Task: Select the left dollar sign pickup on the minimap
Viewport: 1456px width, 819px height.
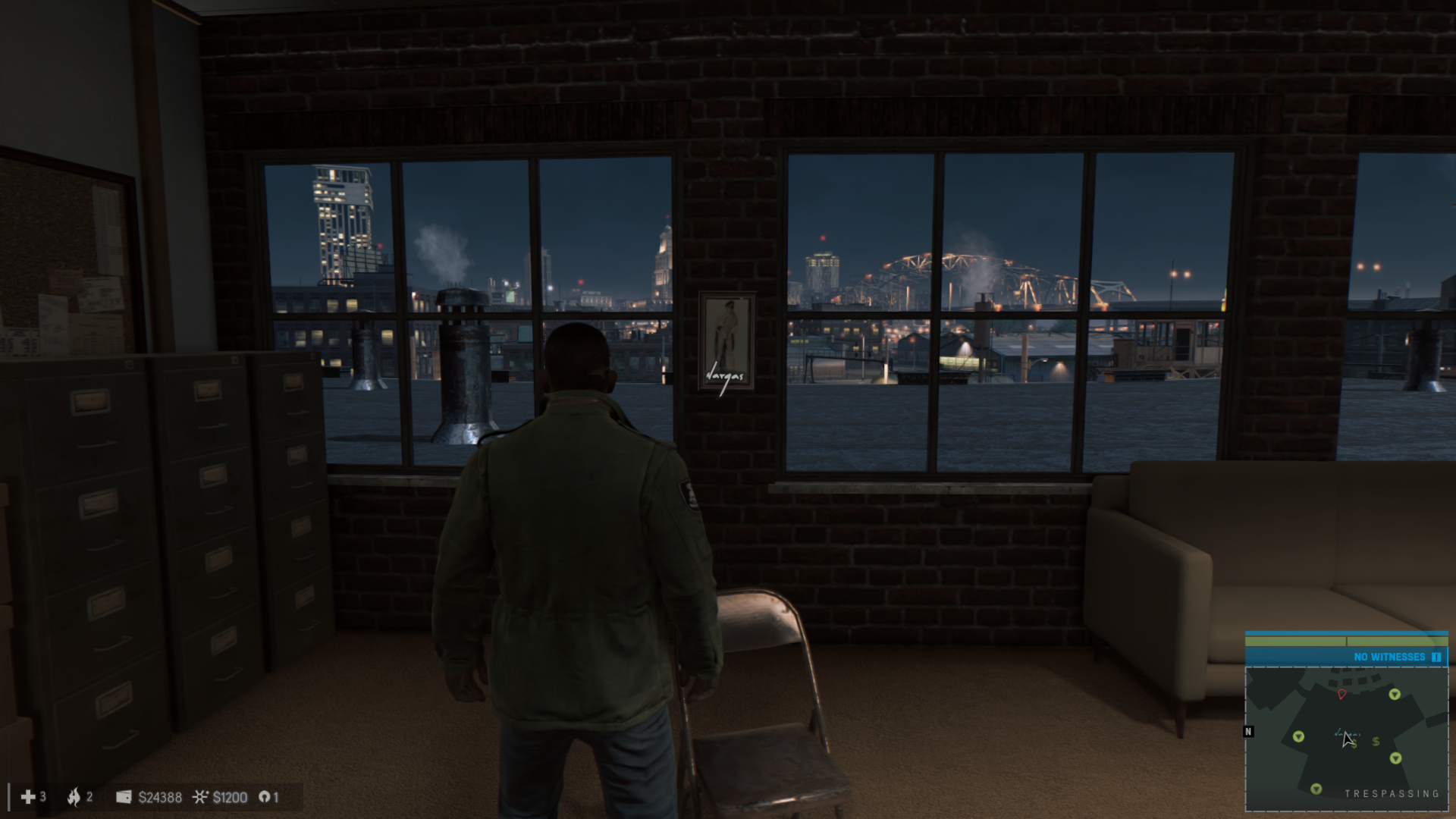Action: coord(1354,743)
